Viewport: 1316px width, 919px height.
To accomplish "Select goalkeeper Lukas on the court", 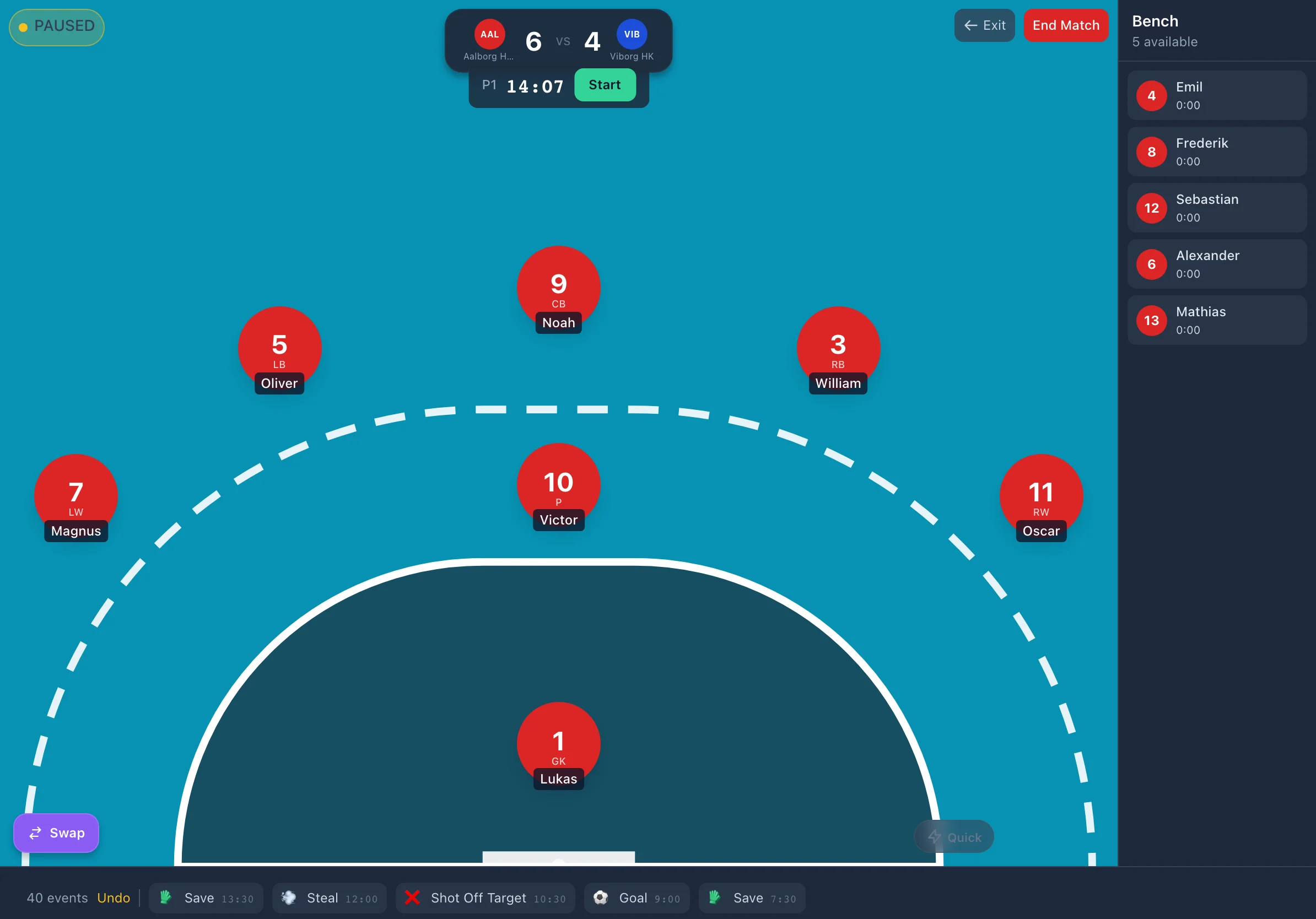I will (558, 743).
